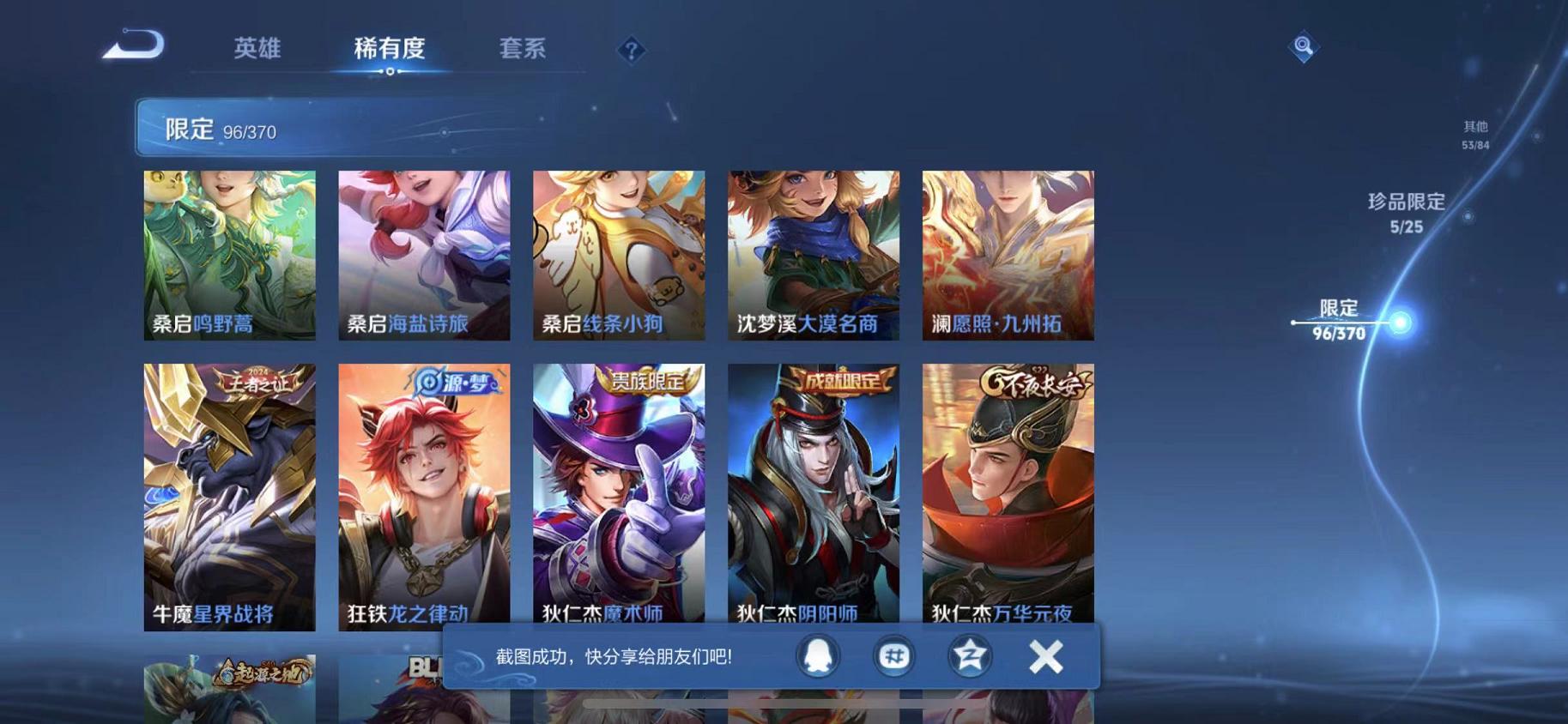Dismiss the screenshot share bar with the X

pyautogui.click(x=1046, y=655)
